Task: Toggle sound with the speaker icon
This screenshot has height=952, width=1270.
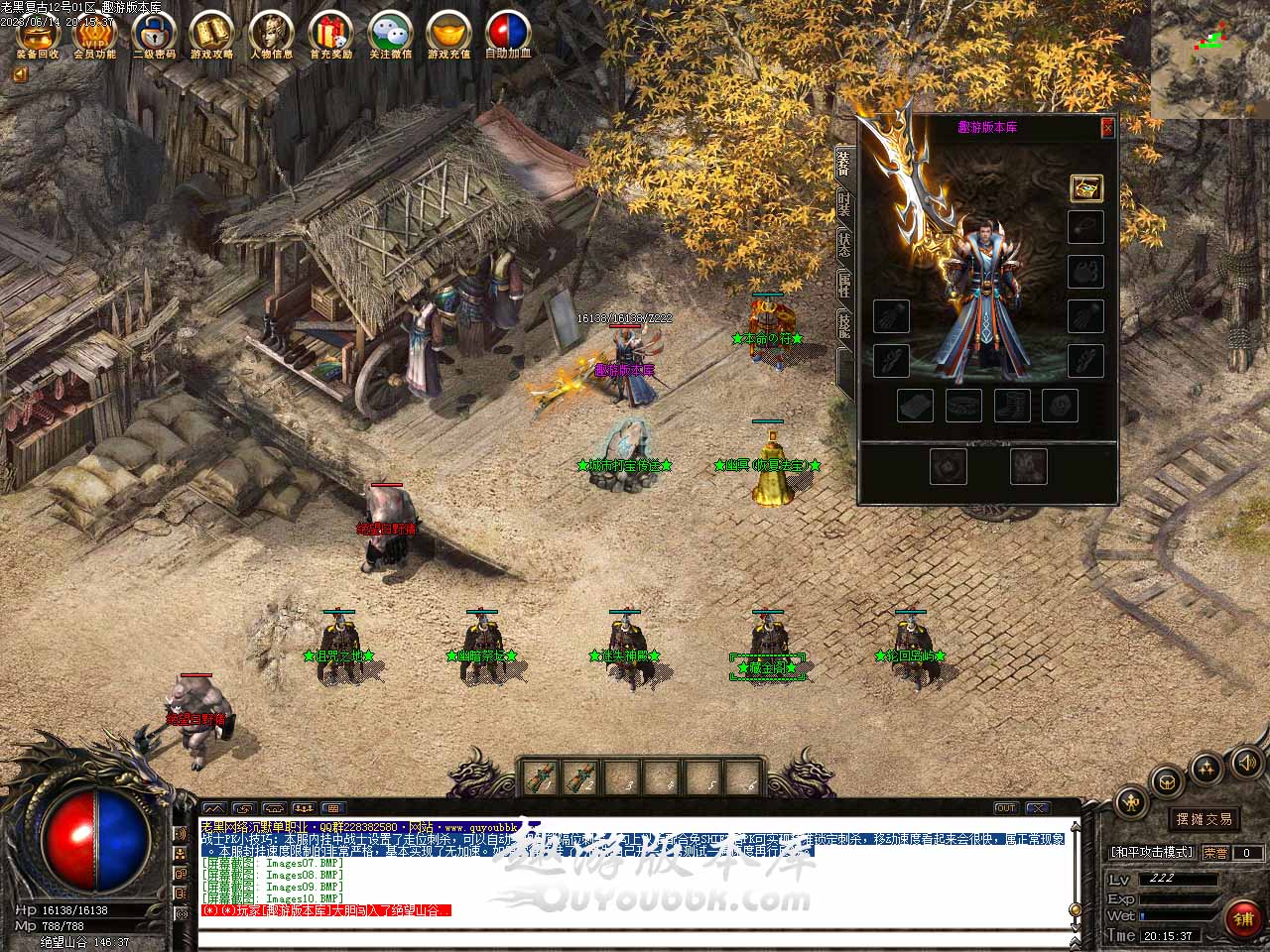Action: pos(1245,763)
